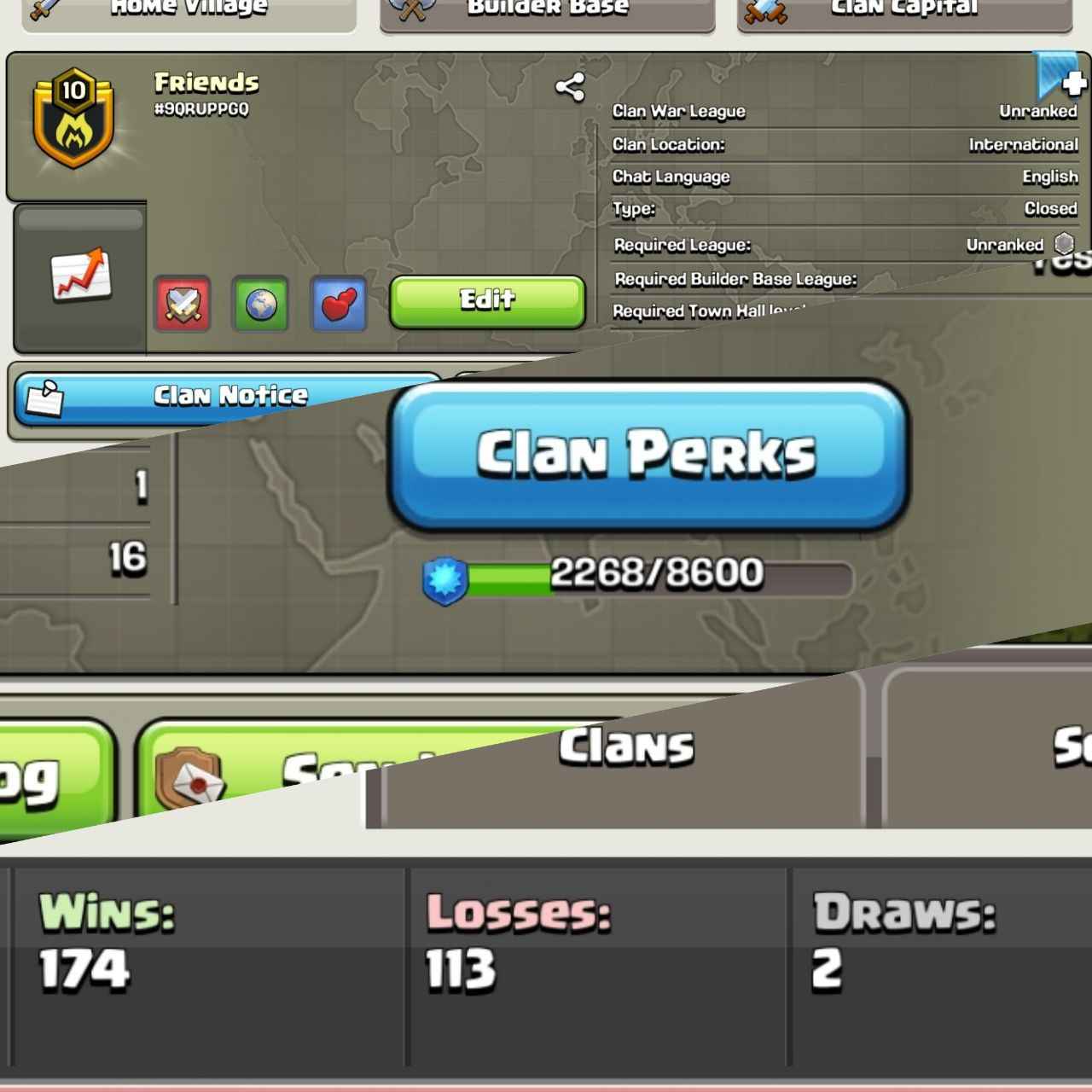The width and height of the screenshot is (1092, 1092).
Task: Select the clan tag #9QRUPPGQ
Action: (x=201, y=107)
